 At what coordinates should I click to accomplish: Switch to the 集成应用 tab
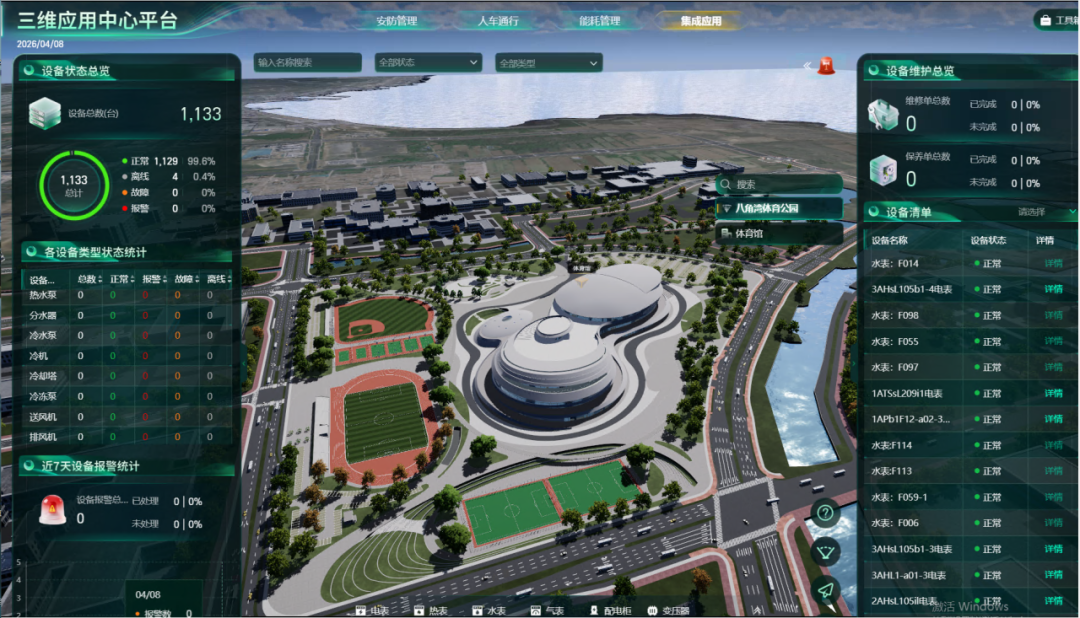click(x=700, y=21)
